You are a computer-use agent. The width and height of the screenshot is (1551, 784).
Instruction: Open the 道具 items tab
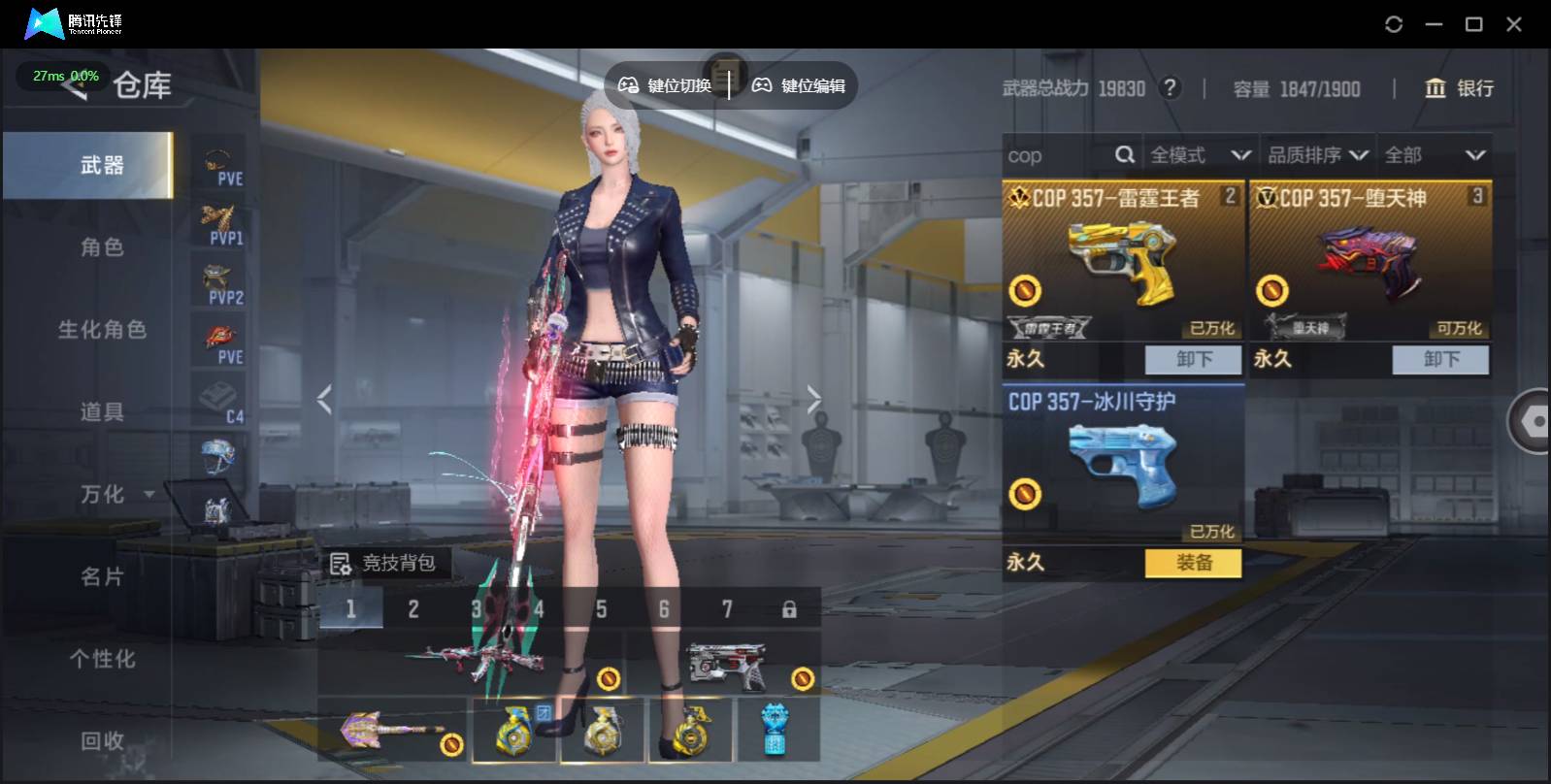pos(101,412)
